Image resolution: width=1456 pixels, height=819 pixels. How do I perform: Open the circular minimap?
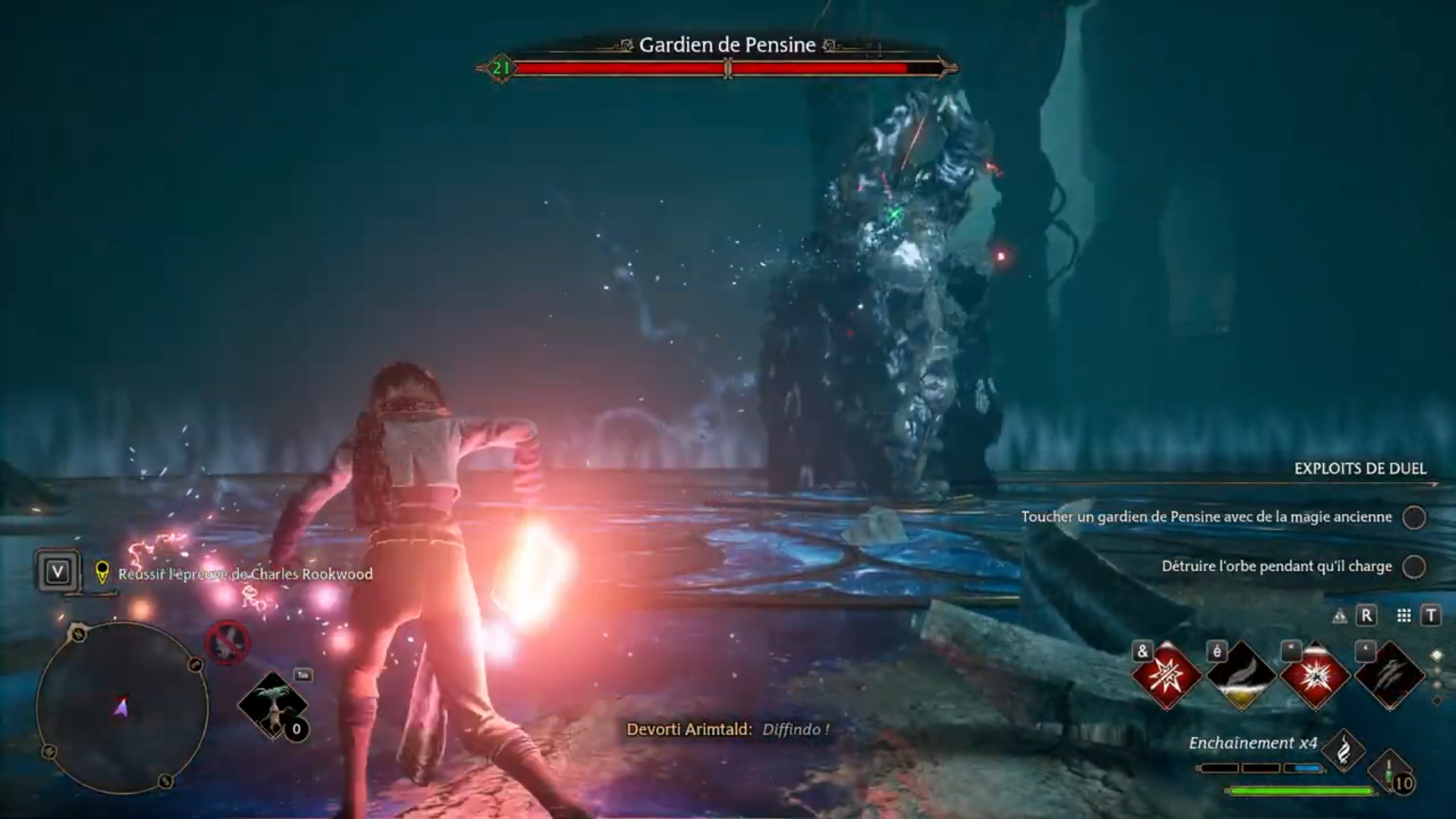pos(121,707)
